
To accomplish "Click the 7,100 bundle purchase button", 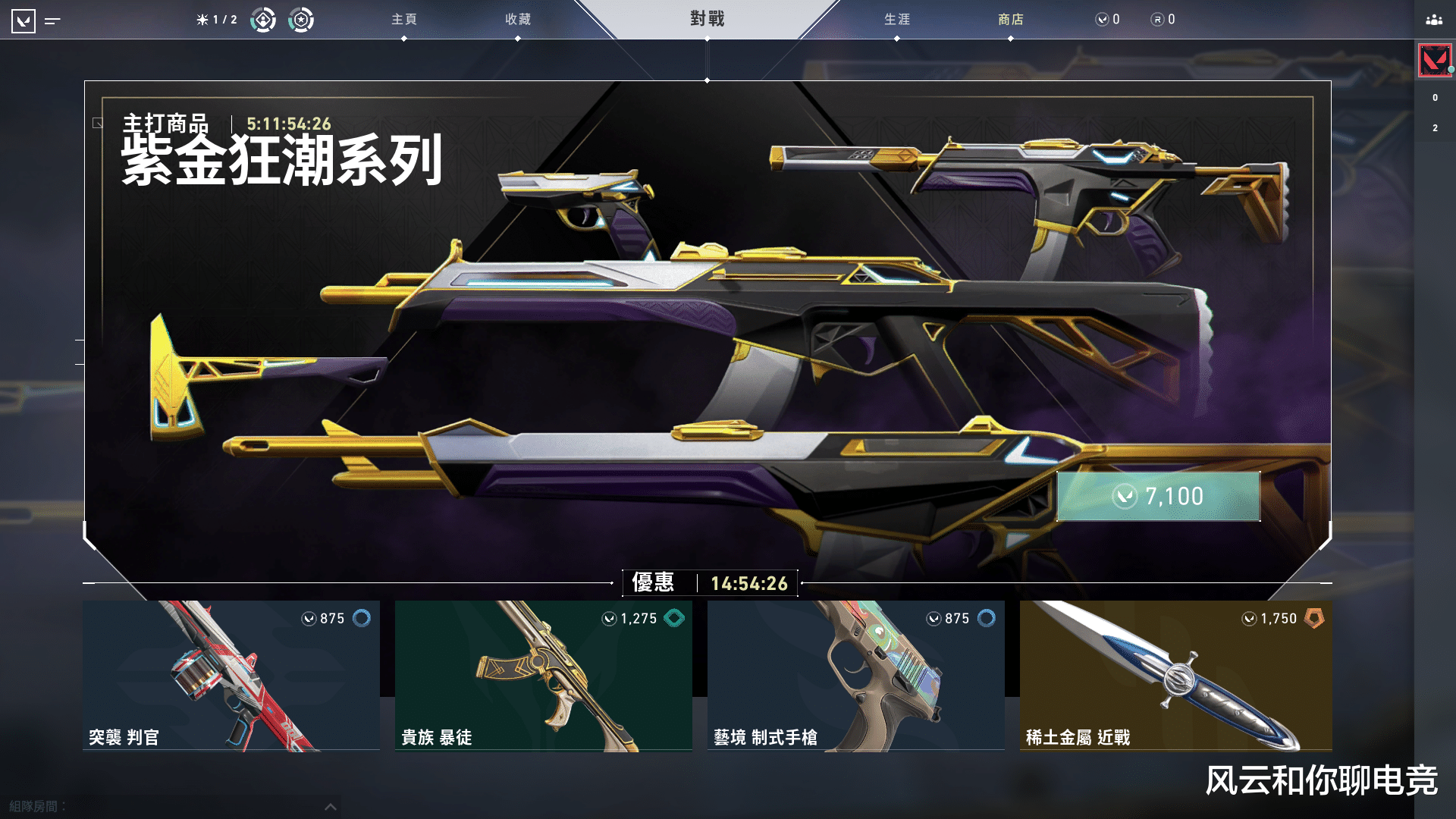I will click(1157, 496).
